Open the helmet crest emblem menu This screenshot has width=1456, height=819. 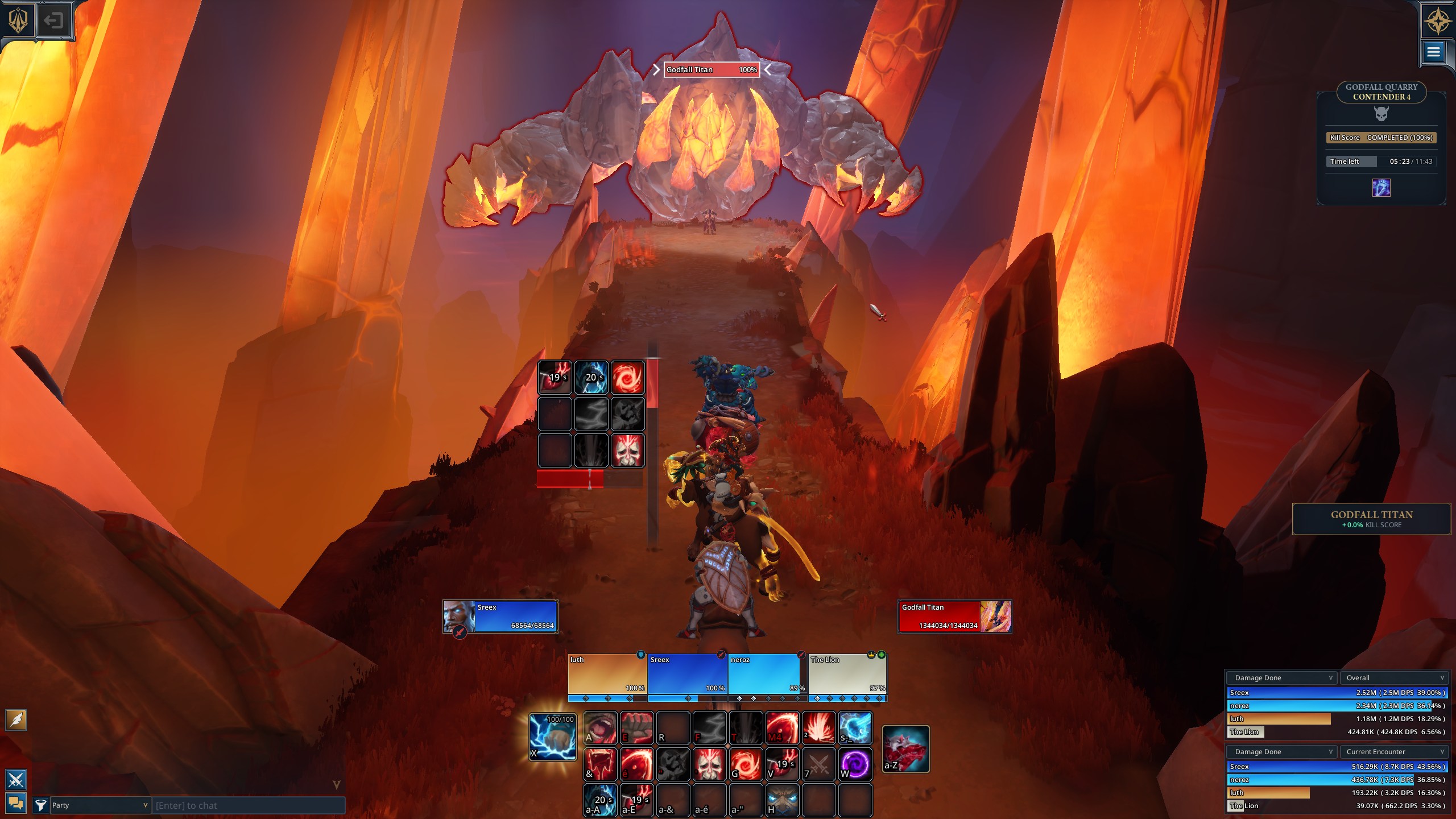[x=18, y=20]
